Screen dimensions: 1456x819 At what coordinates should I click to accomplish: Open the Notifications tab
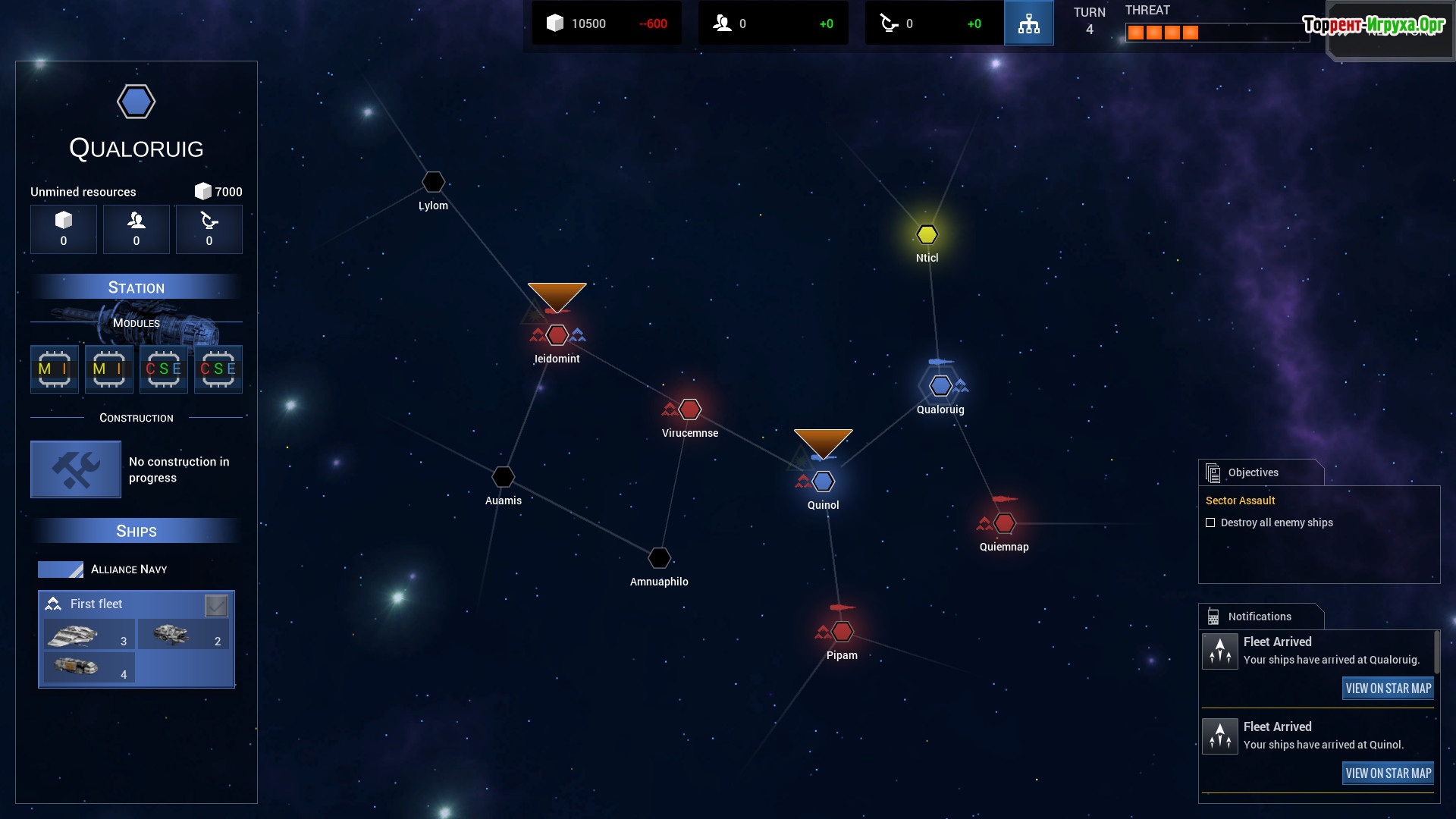click(1260, 617)
